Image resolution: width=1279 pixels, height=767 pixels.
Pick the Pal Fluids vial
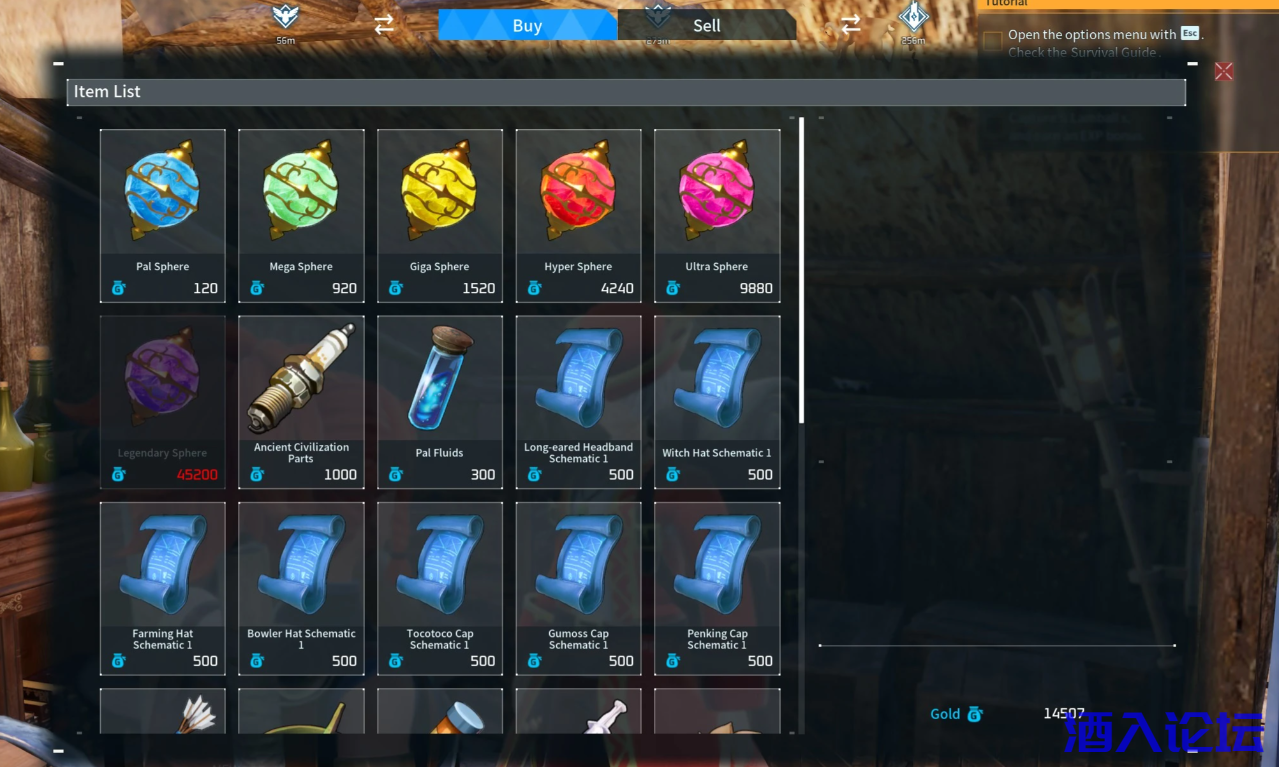click(440, 401)
